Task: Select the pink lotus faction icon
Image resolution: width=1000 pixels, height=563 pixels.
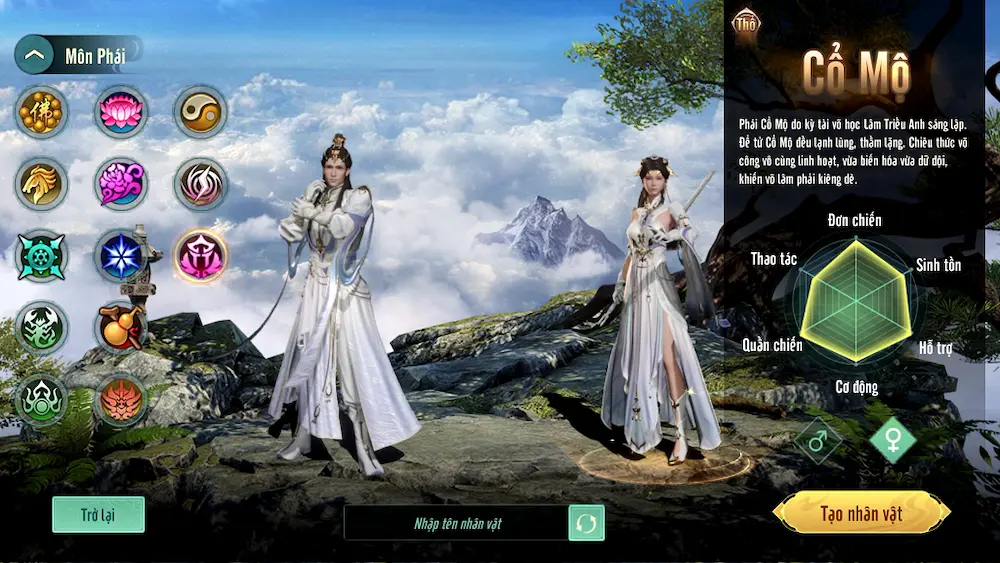Action: pos(121,112)
